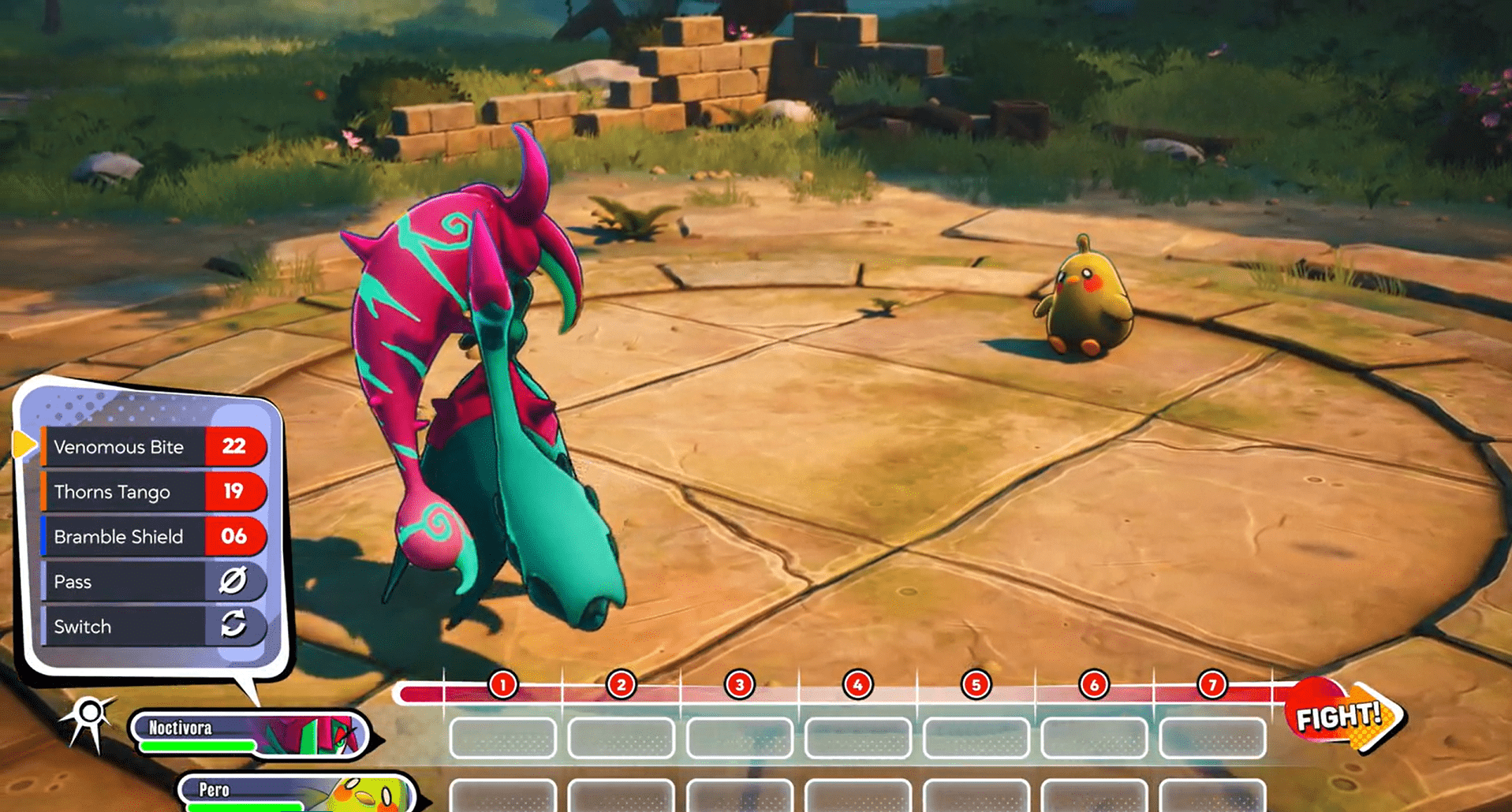Select the Venomous Bite move
1512x812 pixels.
pyautogui.click(x=154, y=447)
